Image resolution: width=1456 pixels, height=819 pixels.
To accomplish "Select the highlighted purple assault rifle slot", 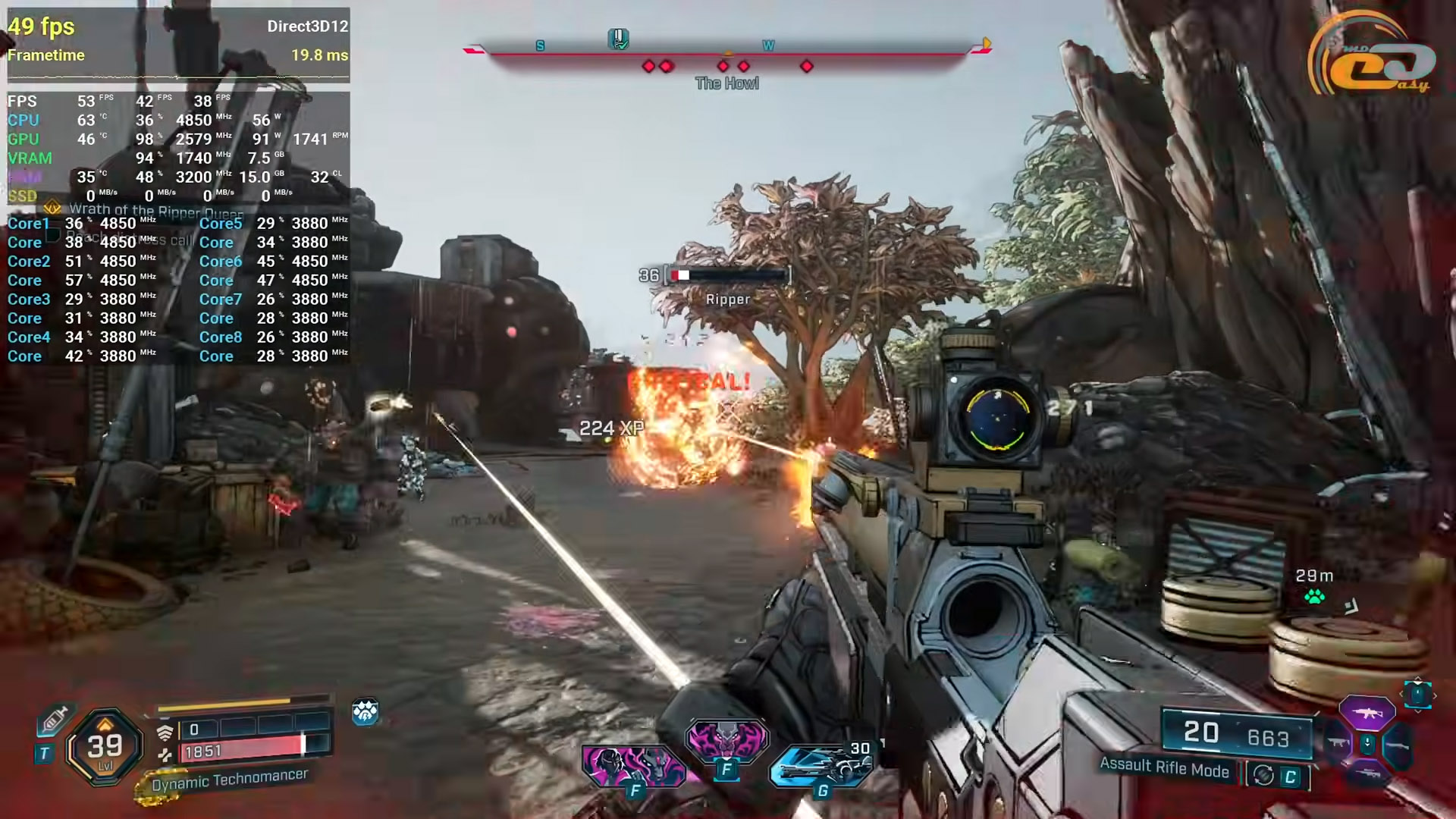I will (x=1367, y=713).
